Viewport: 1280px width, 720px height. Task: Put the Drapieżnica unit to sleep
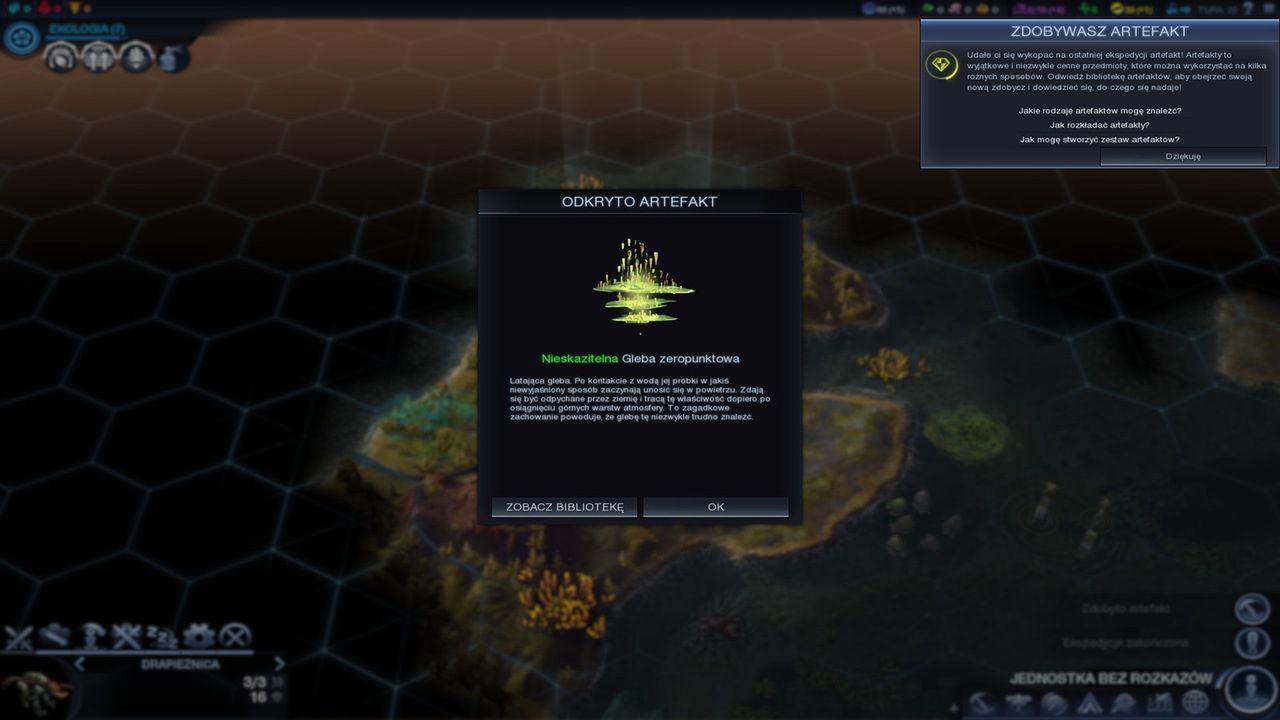tap(160, 636)
